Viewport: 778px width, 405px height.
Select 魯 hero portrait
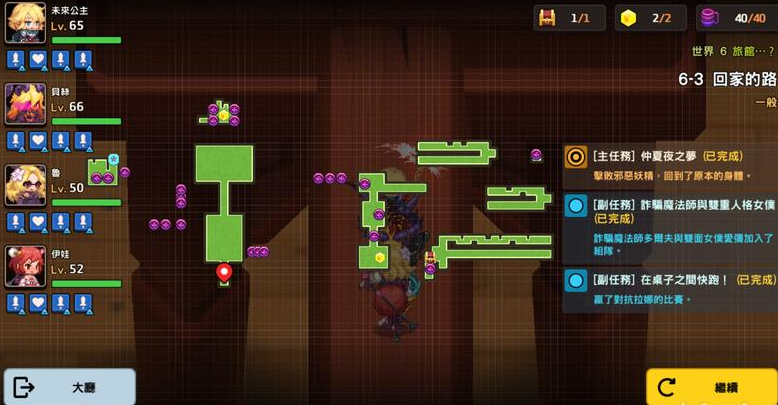click(x=25, y=185)
